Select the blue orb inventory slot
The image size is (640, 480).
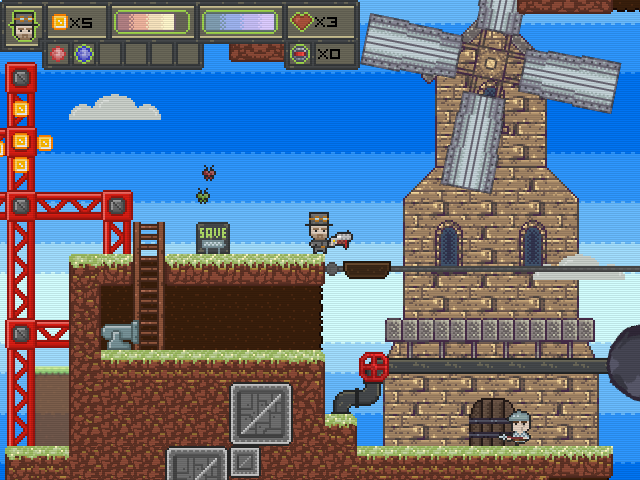83,53
